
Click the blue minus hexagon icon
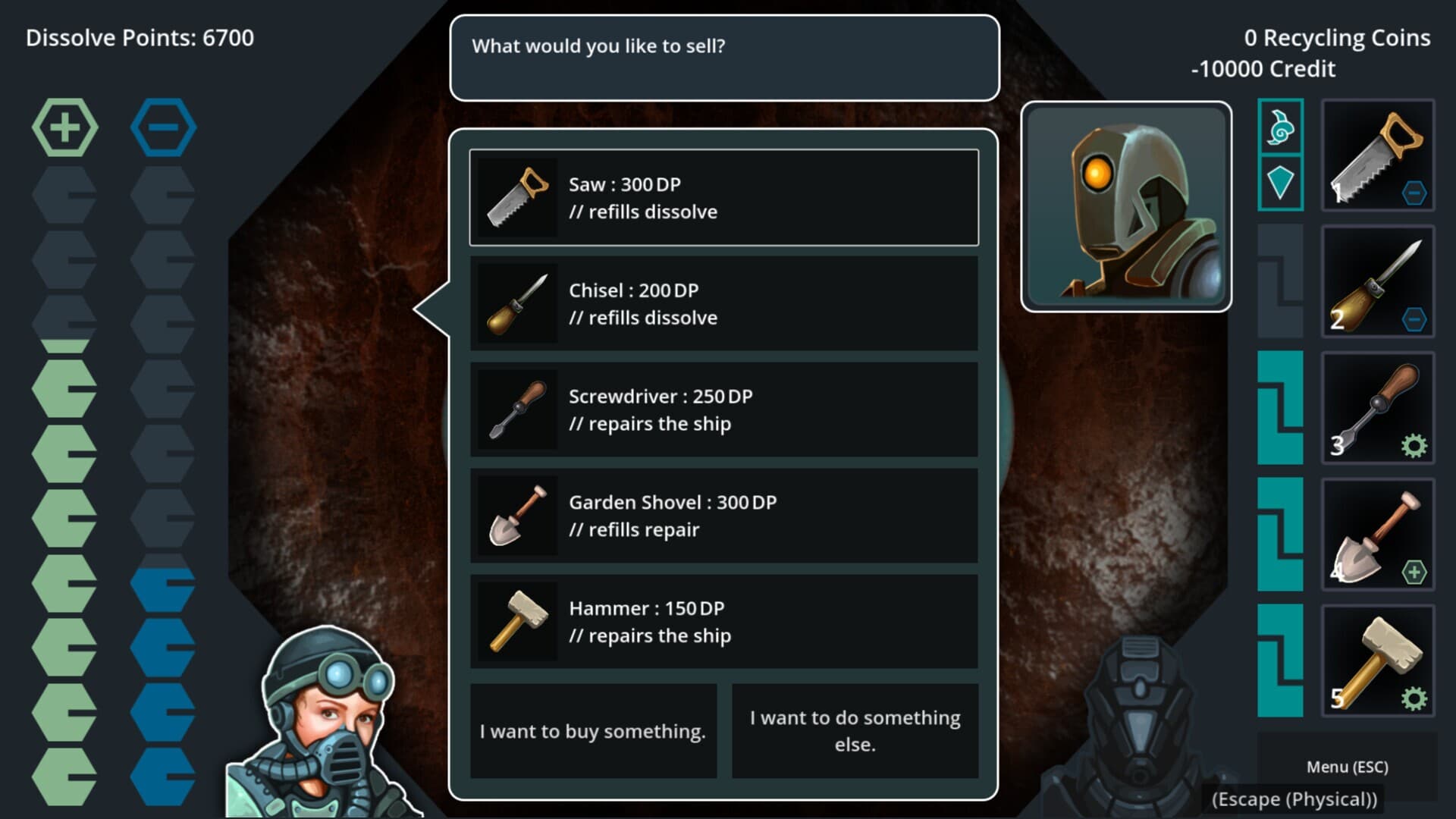(163, 127)
